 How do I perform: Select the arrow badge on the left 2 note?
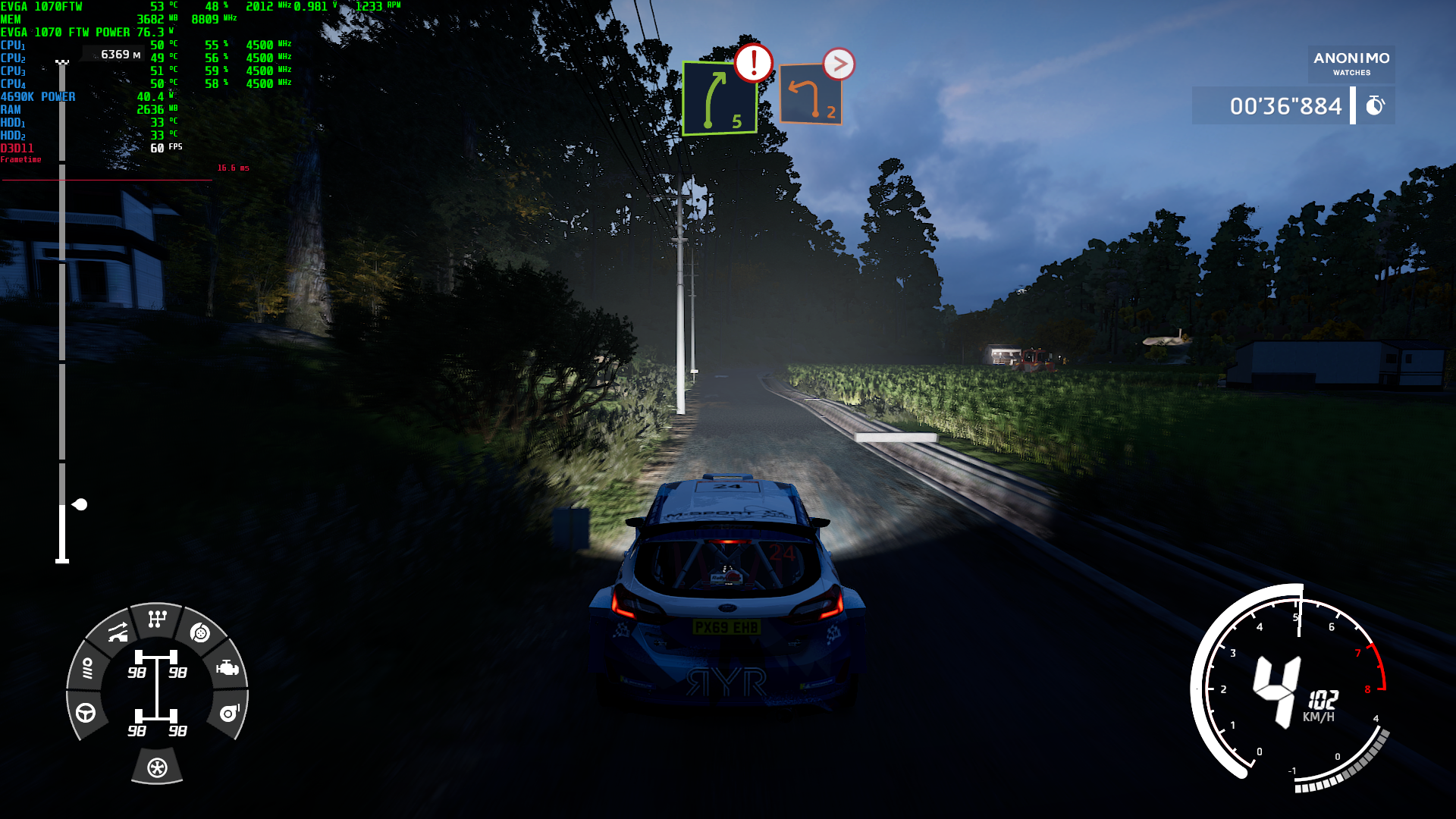(839, 64)
